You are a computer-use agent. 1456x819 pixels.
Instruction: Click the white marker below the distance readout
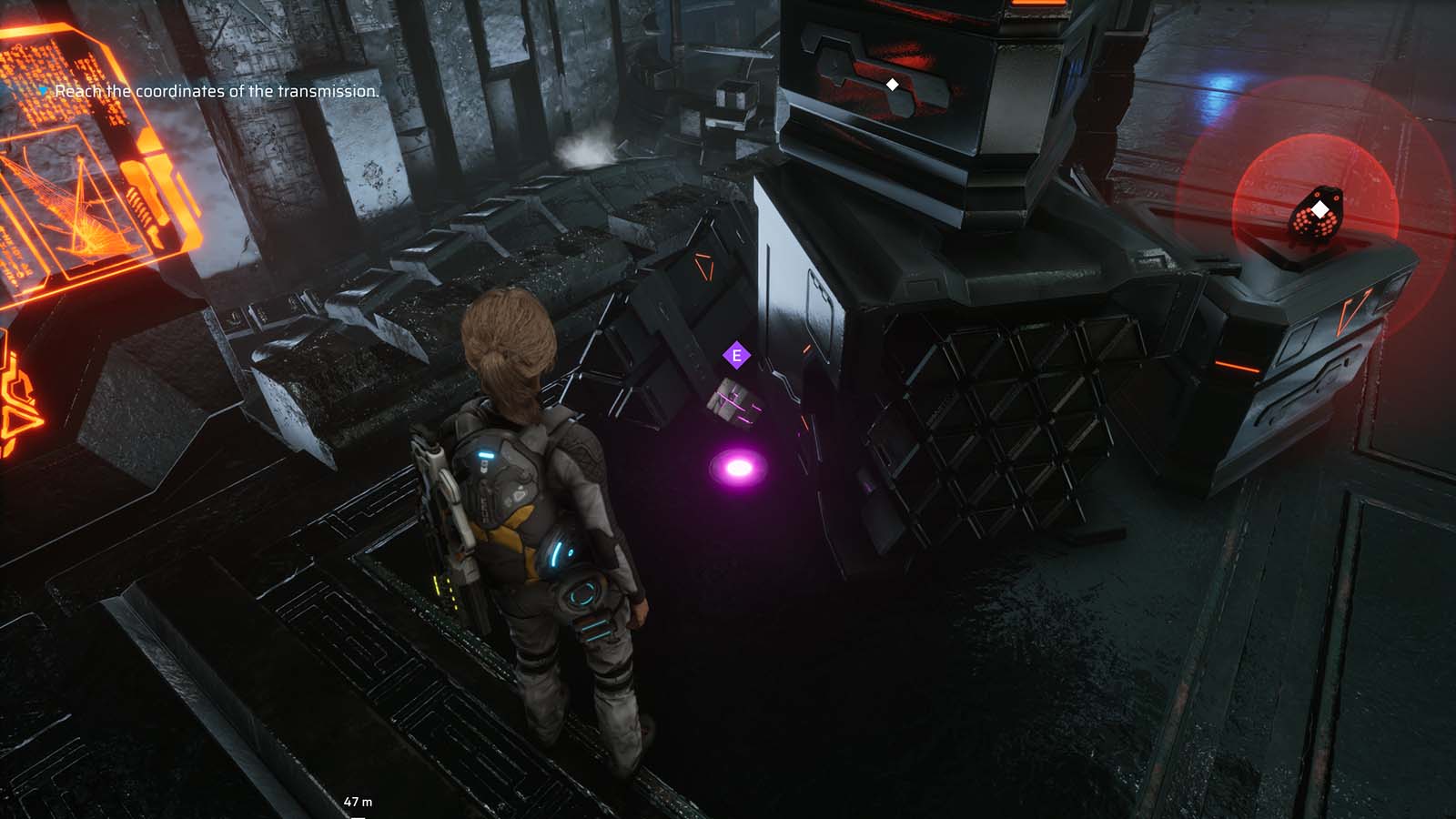point(359,817)
